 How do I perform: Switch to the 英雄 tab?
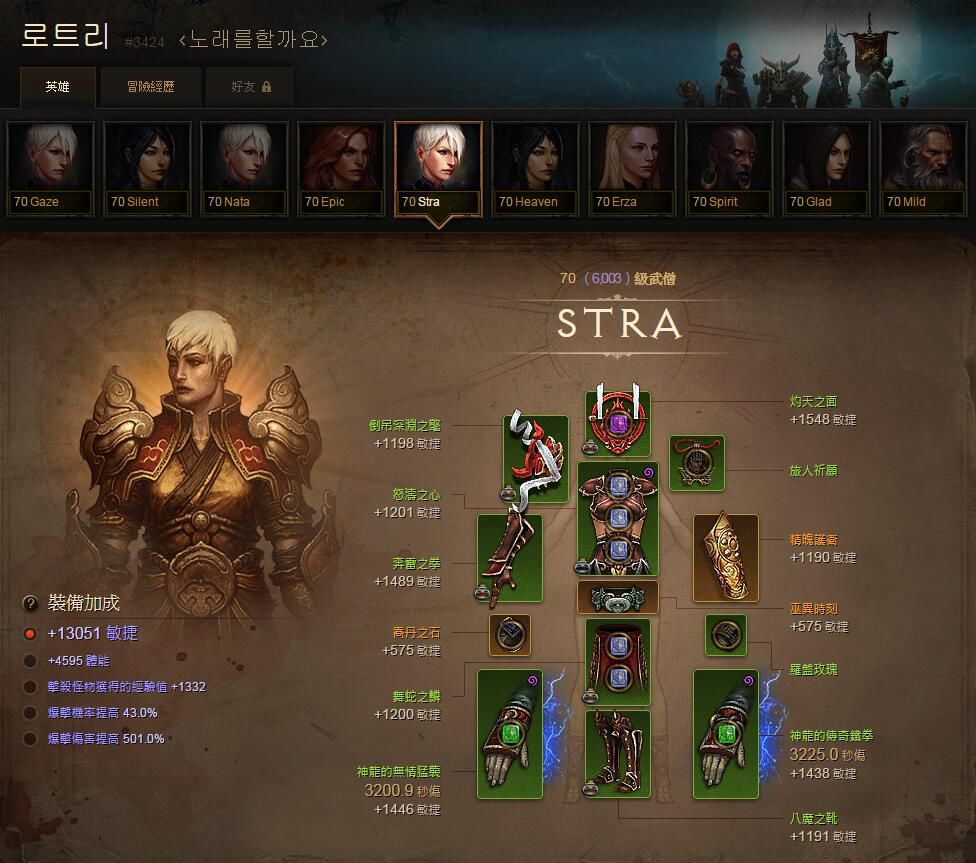[x=58, y=87]
